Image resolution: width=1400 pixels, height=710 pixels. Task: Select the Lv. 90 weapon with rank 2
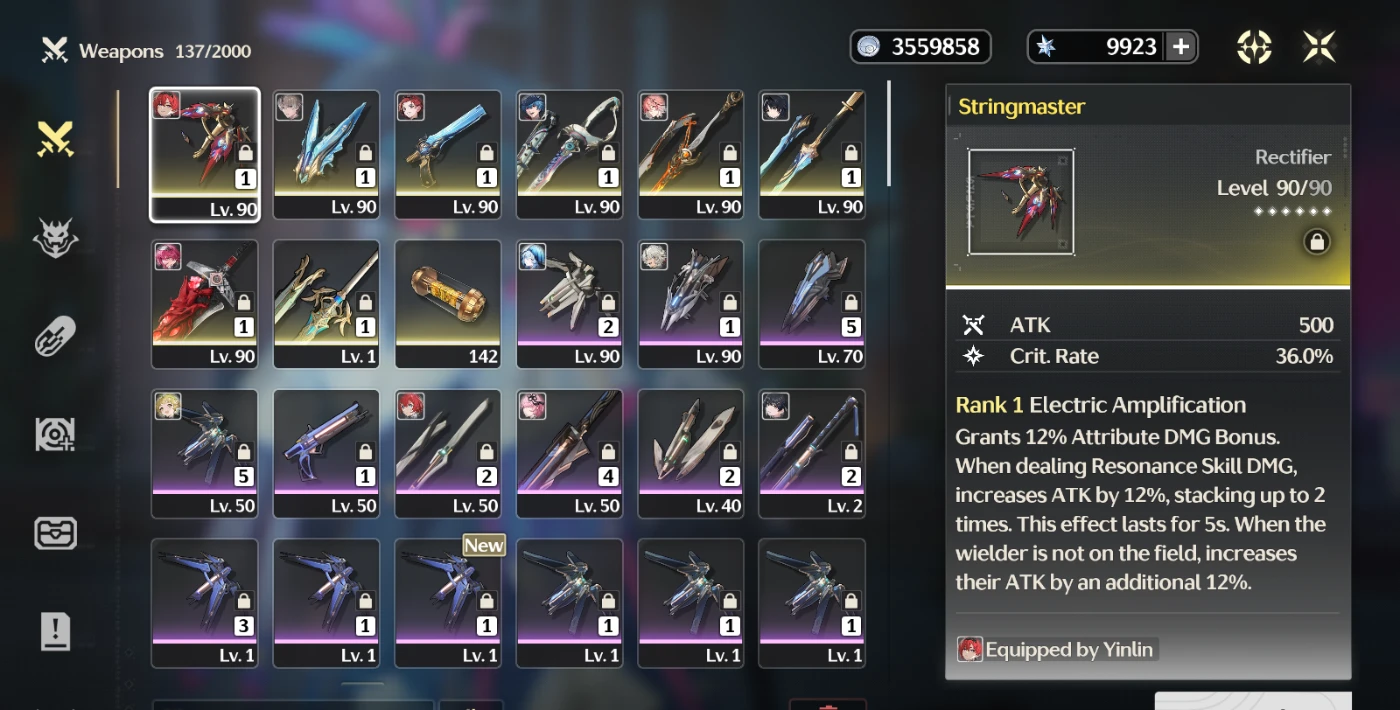tap(569, 304)
